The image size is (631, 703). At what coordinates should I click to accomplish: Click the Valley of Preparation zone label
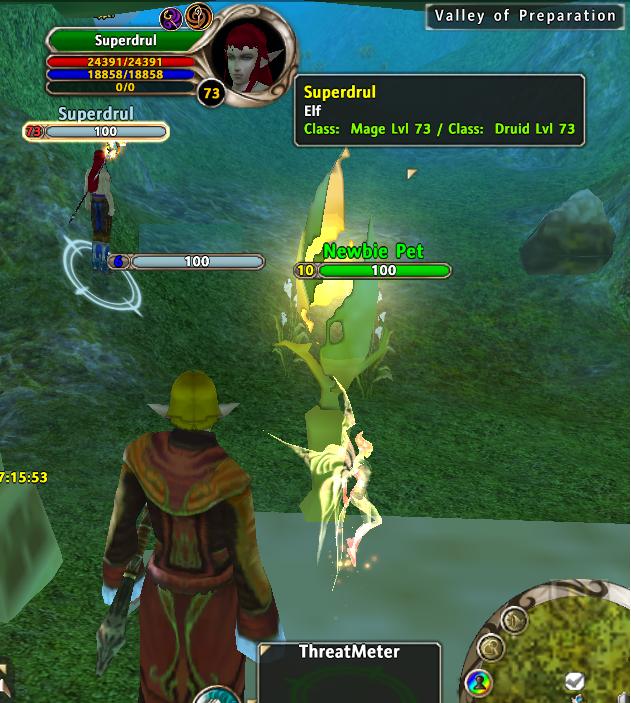tap(525, 16)
